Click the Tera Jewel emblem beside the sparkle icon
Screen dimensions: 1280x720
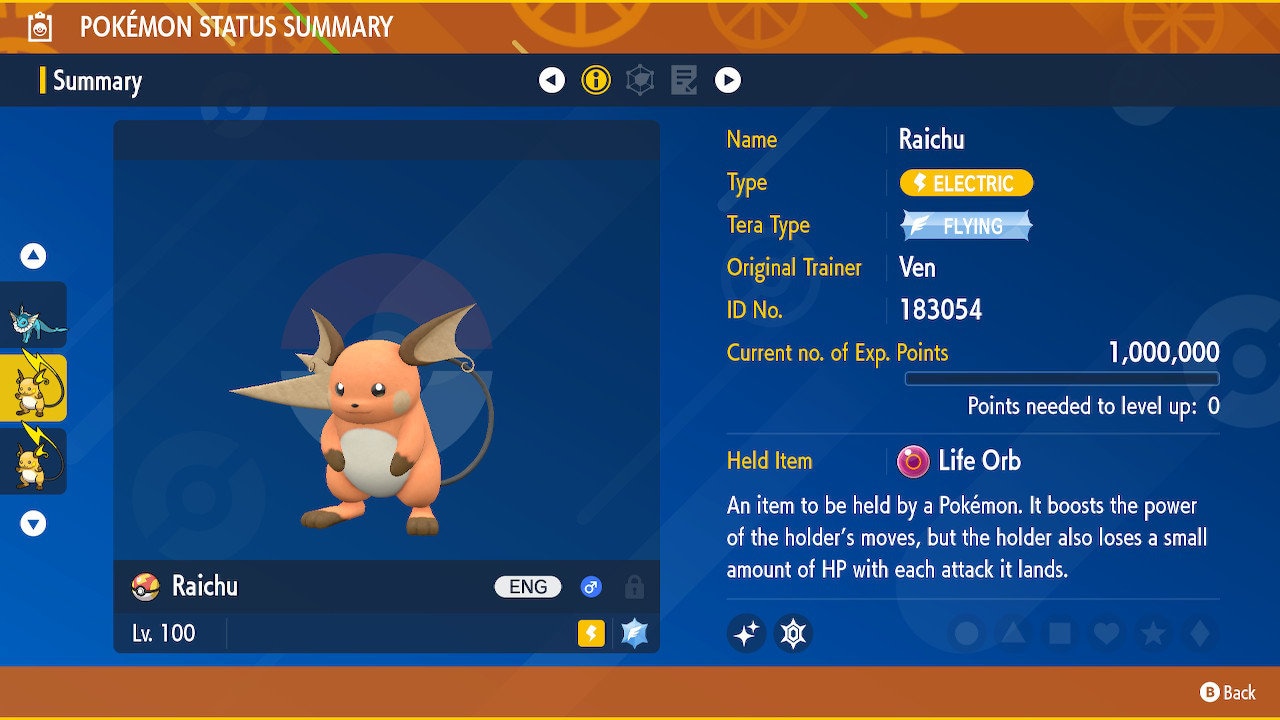793,633
